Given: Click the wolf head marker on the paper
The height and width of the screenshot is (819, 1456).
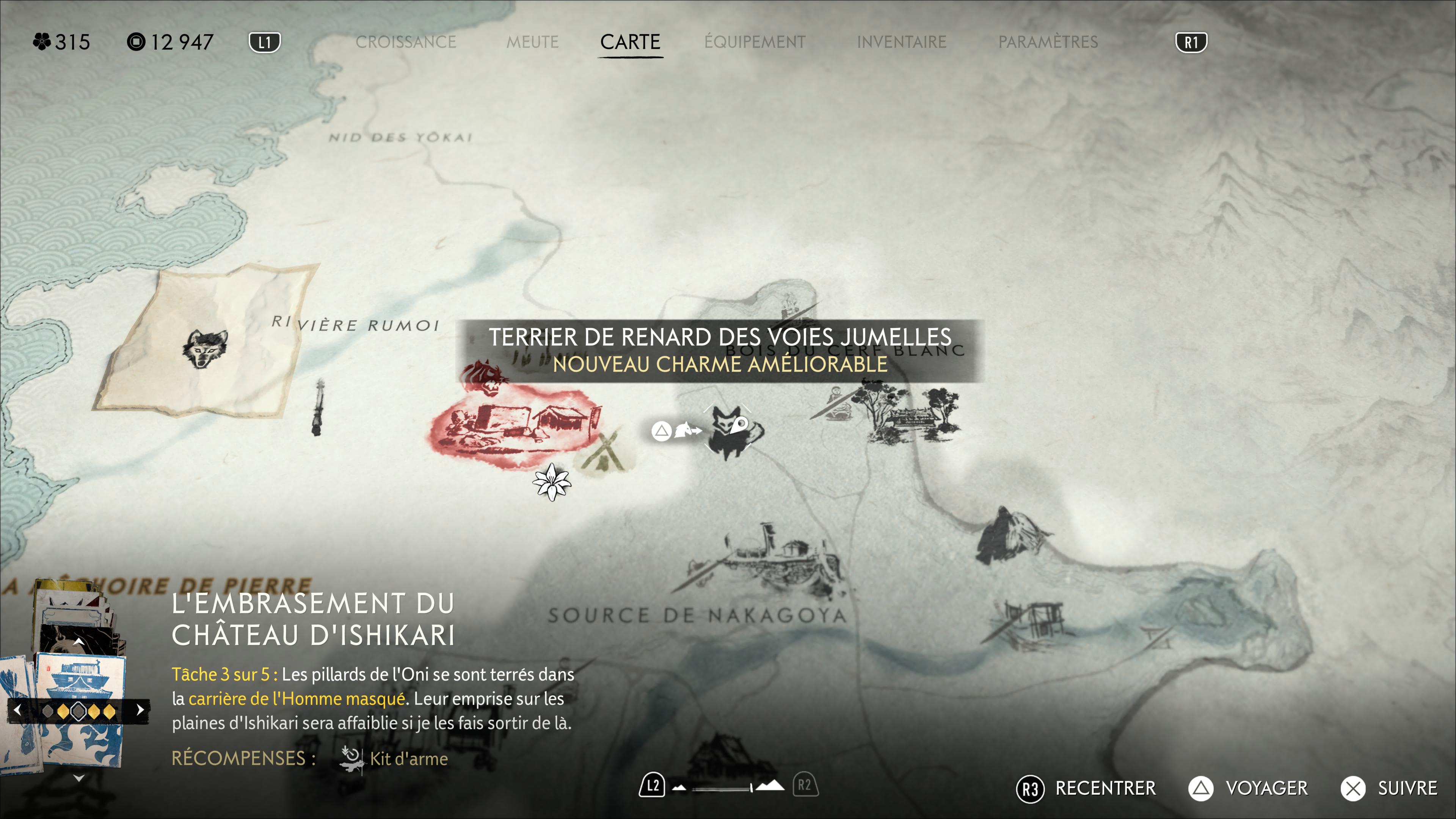Looking at the screenshot, I should point(205,348).
